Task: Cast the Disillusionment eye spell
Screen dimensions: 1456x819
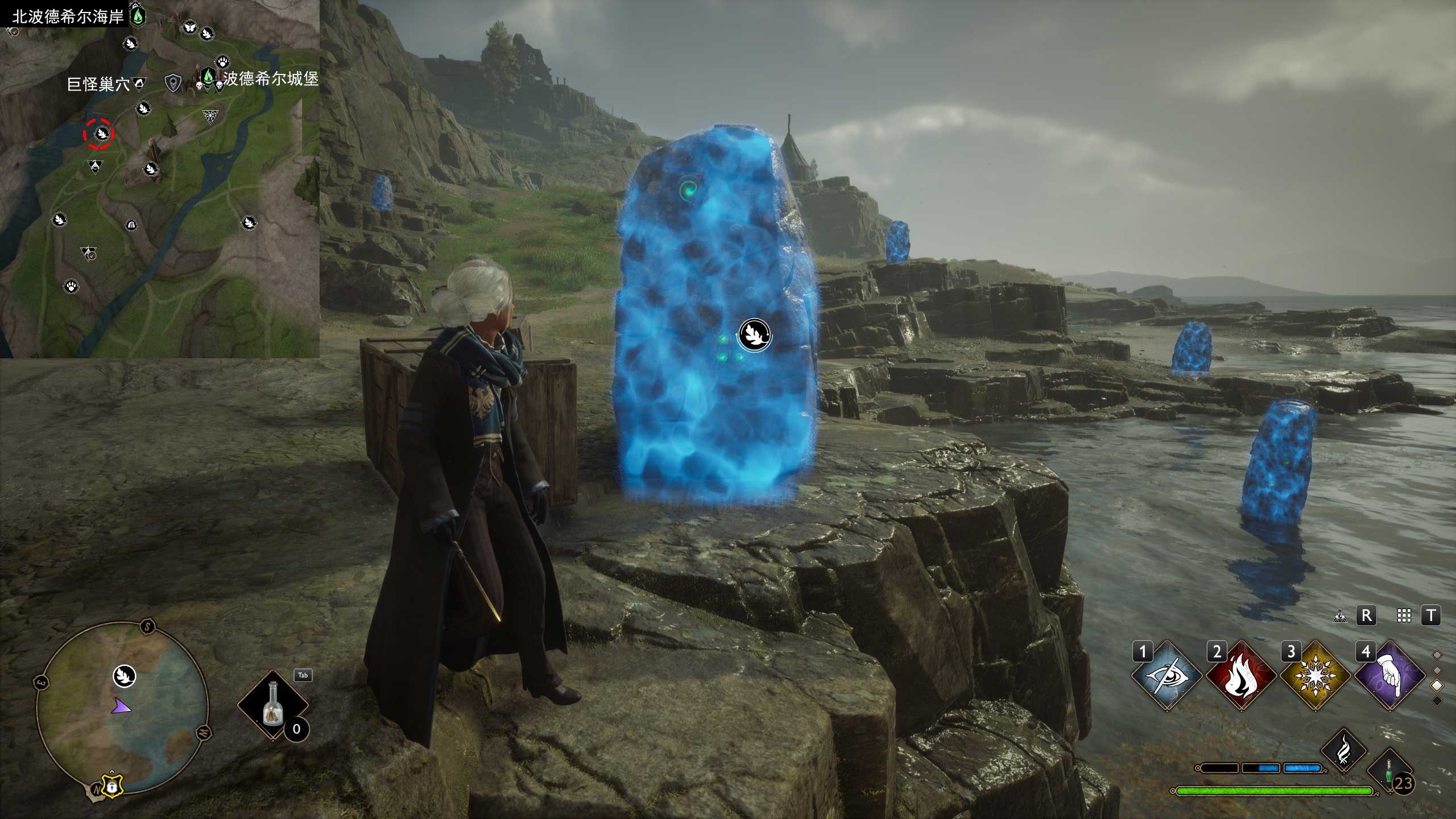Action: tap(1166, 676)
